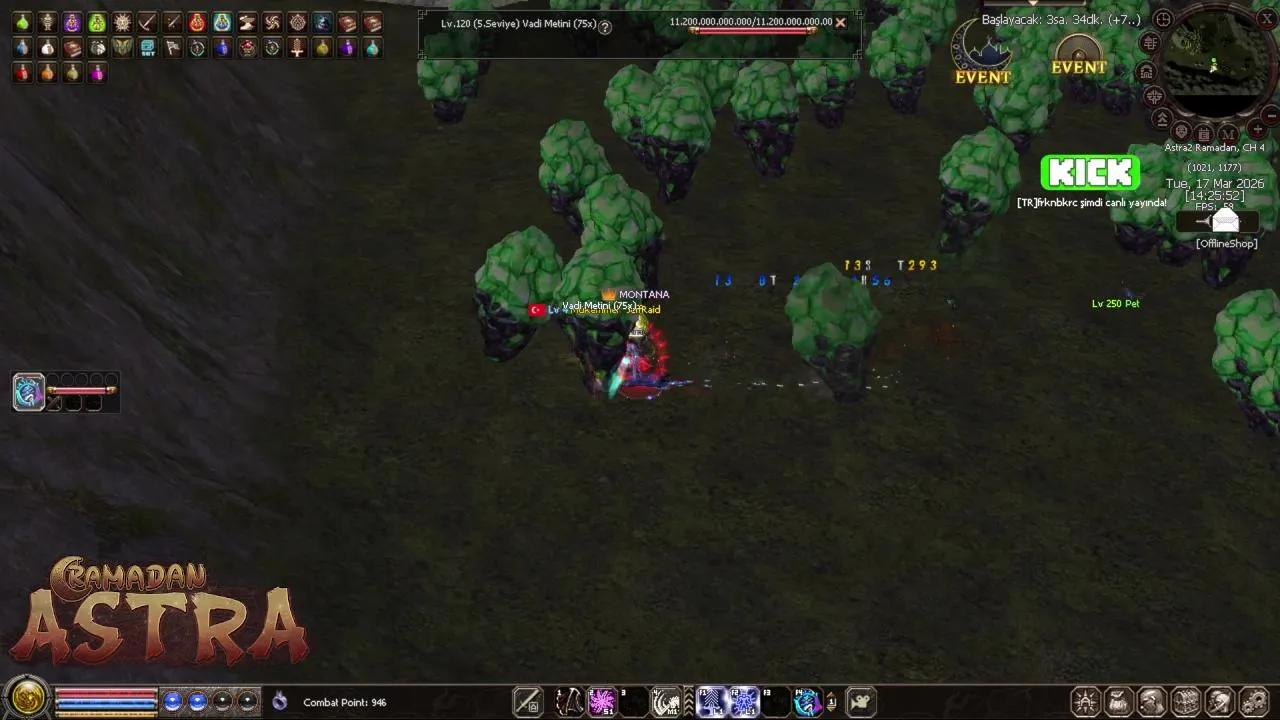
Task: Click the Vadi Metini boss health bar
Action: 752,30
